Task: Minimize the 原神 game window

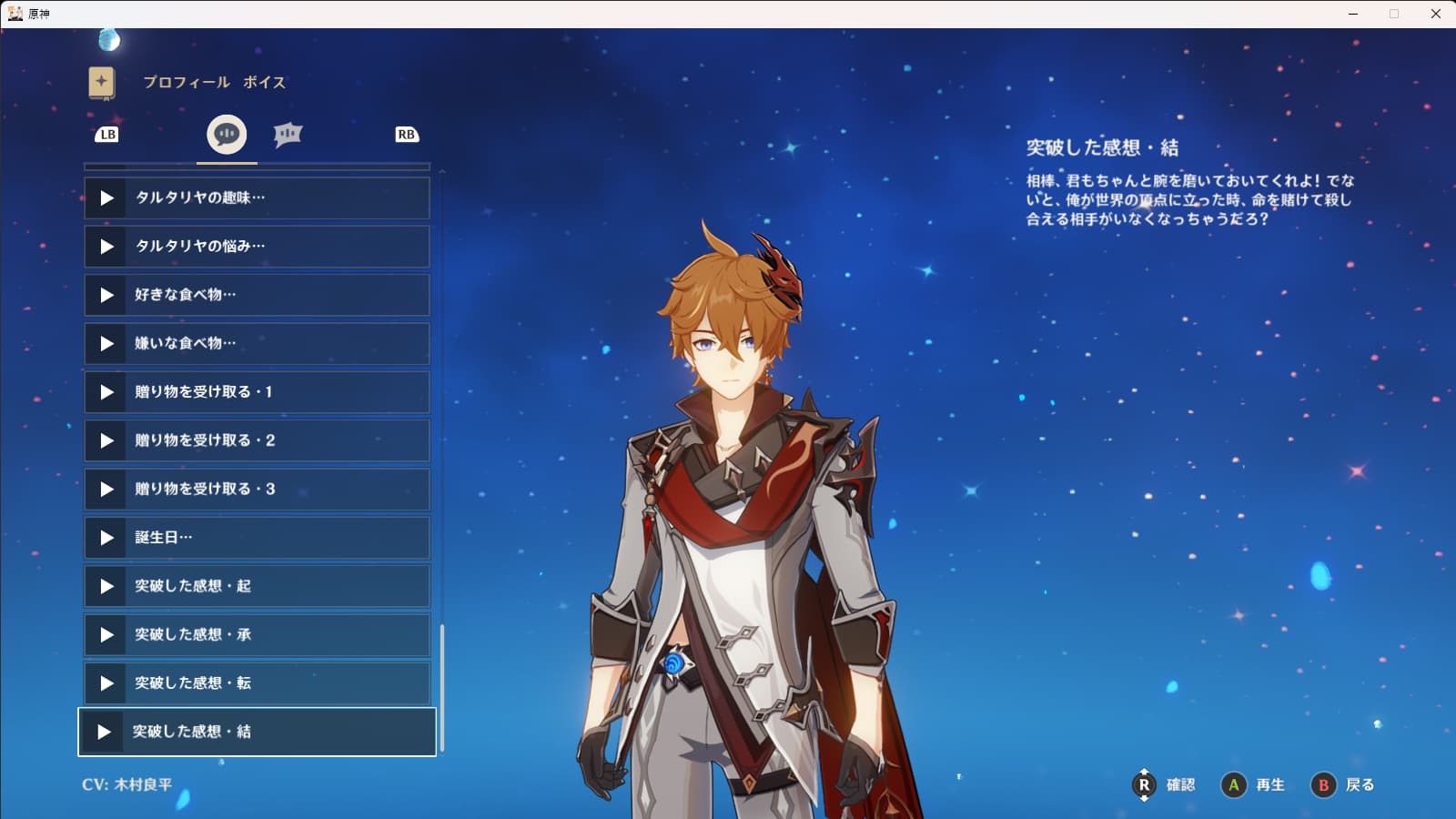Action: 1353,14
